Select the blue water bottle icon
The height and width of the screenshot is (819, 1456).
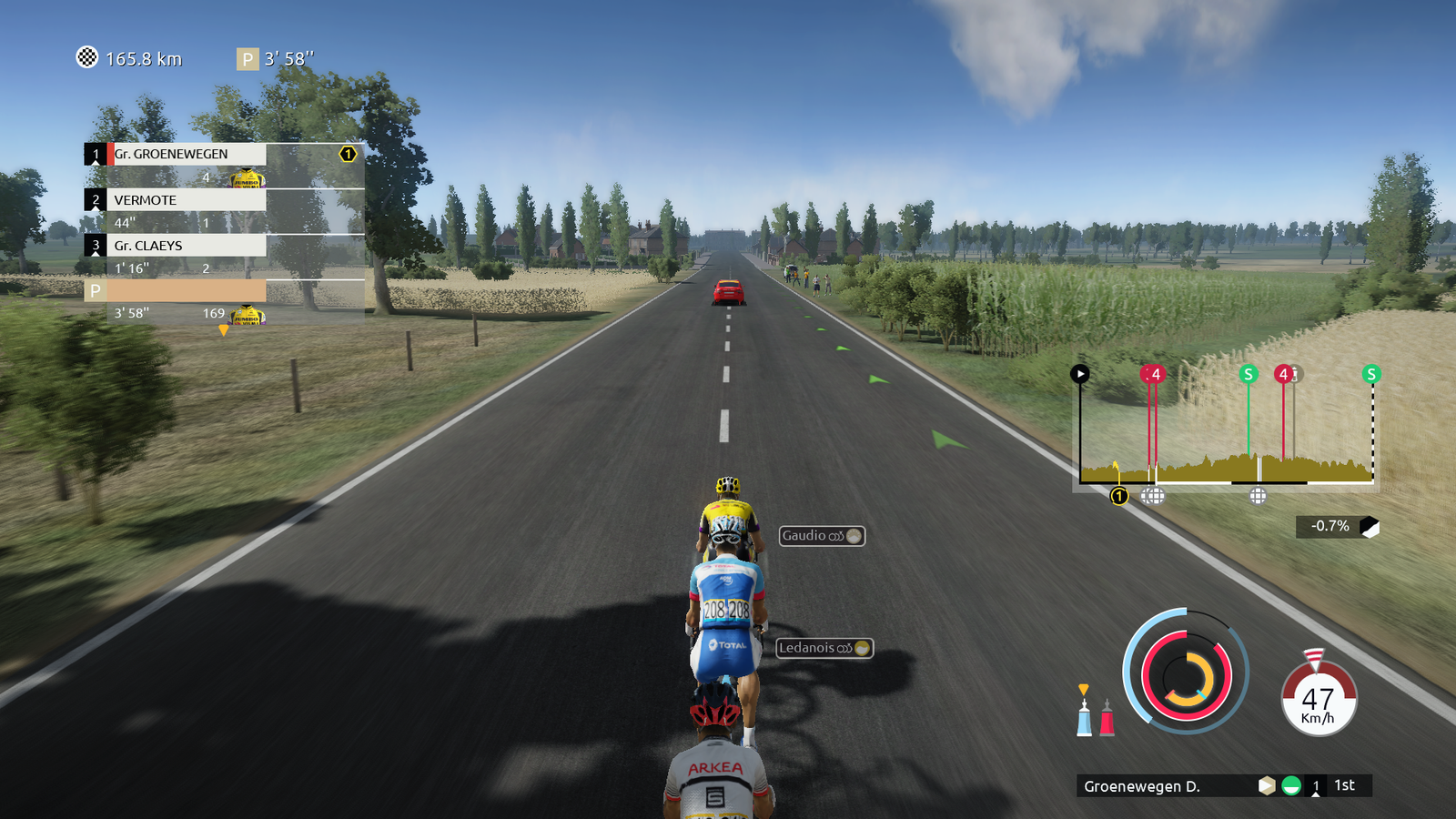1083,719
